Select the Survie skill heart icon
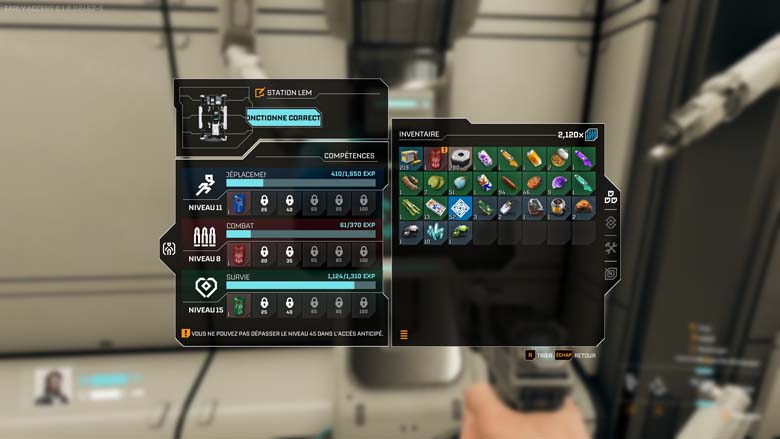This screenshot has height=439, width=780. [205, 289]
